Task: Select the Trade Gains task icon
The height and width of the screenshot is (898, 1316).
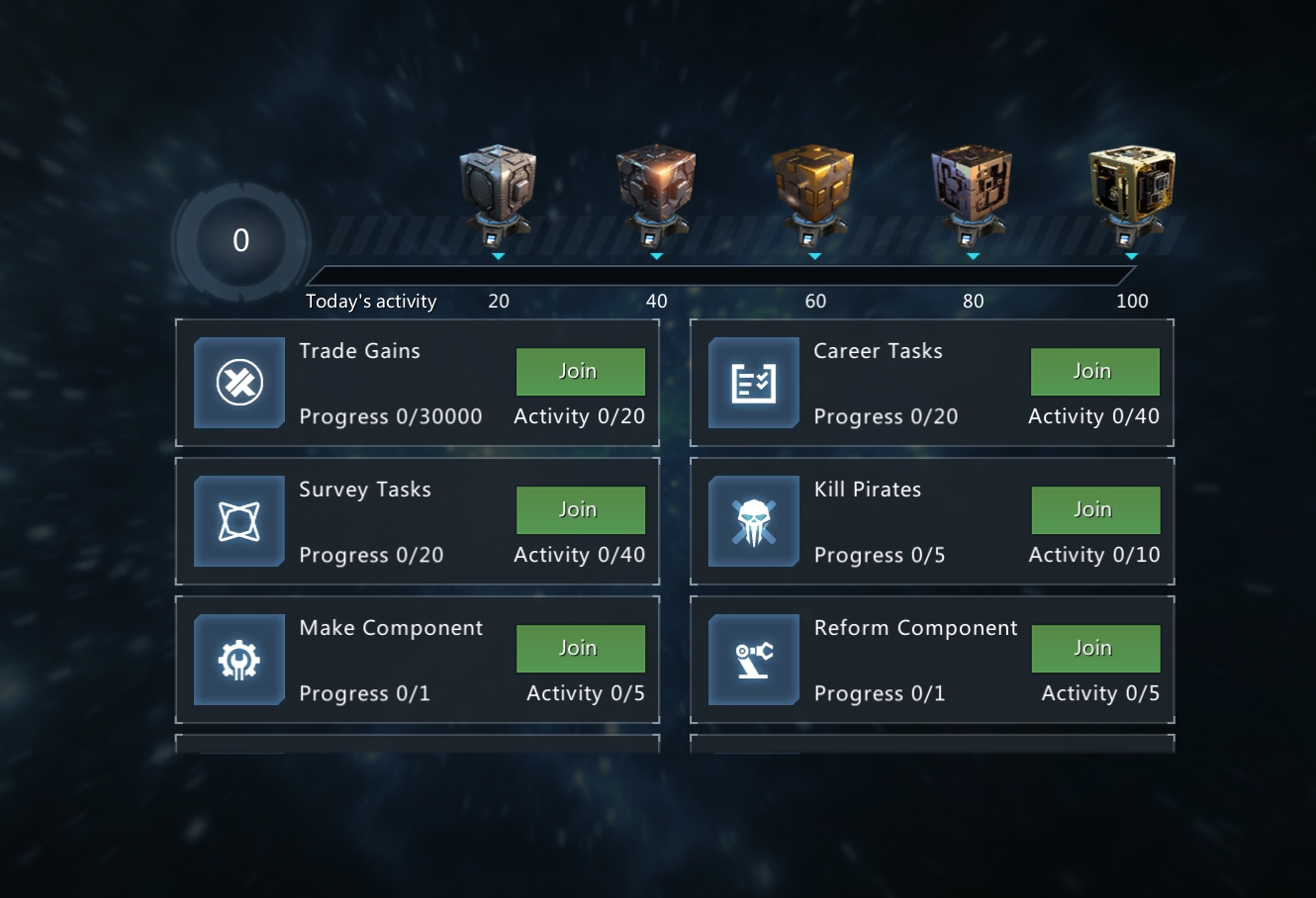Action: 239,383
